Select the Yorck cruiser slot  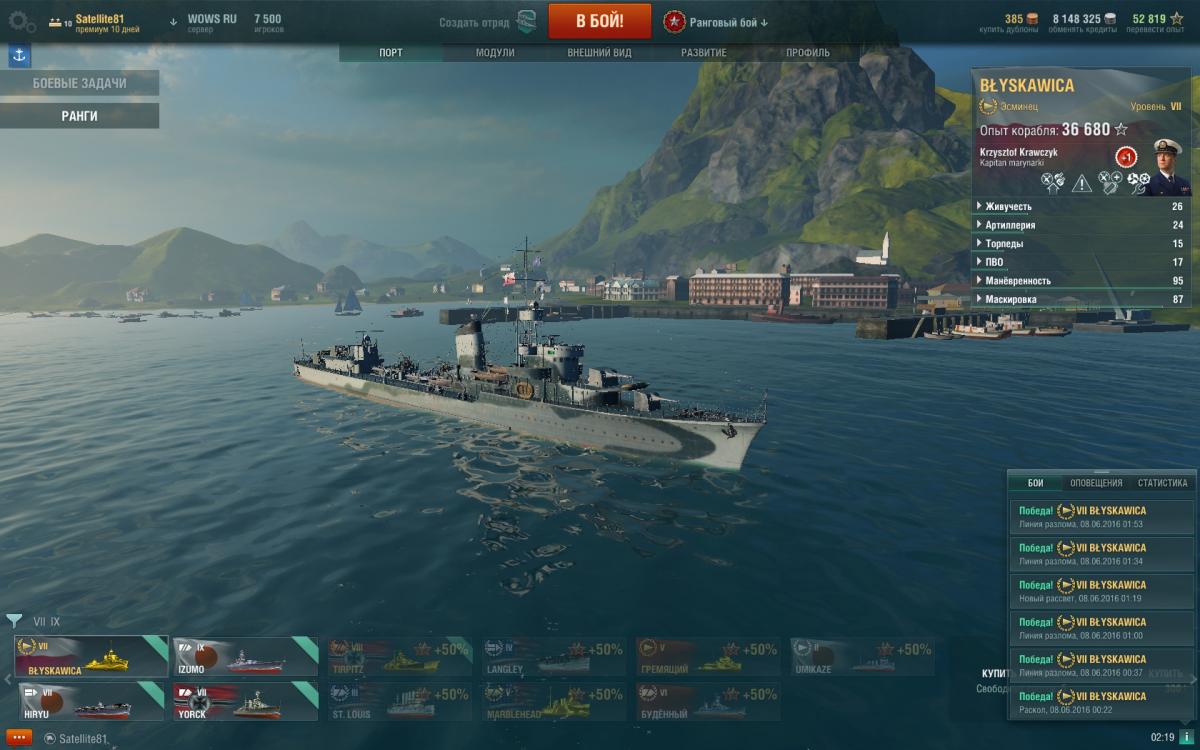pyautogui.click(x=245, y=701)
